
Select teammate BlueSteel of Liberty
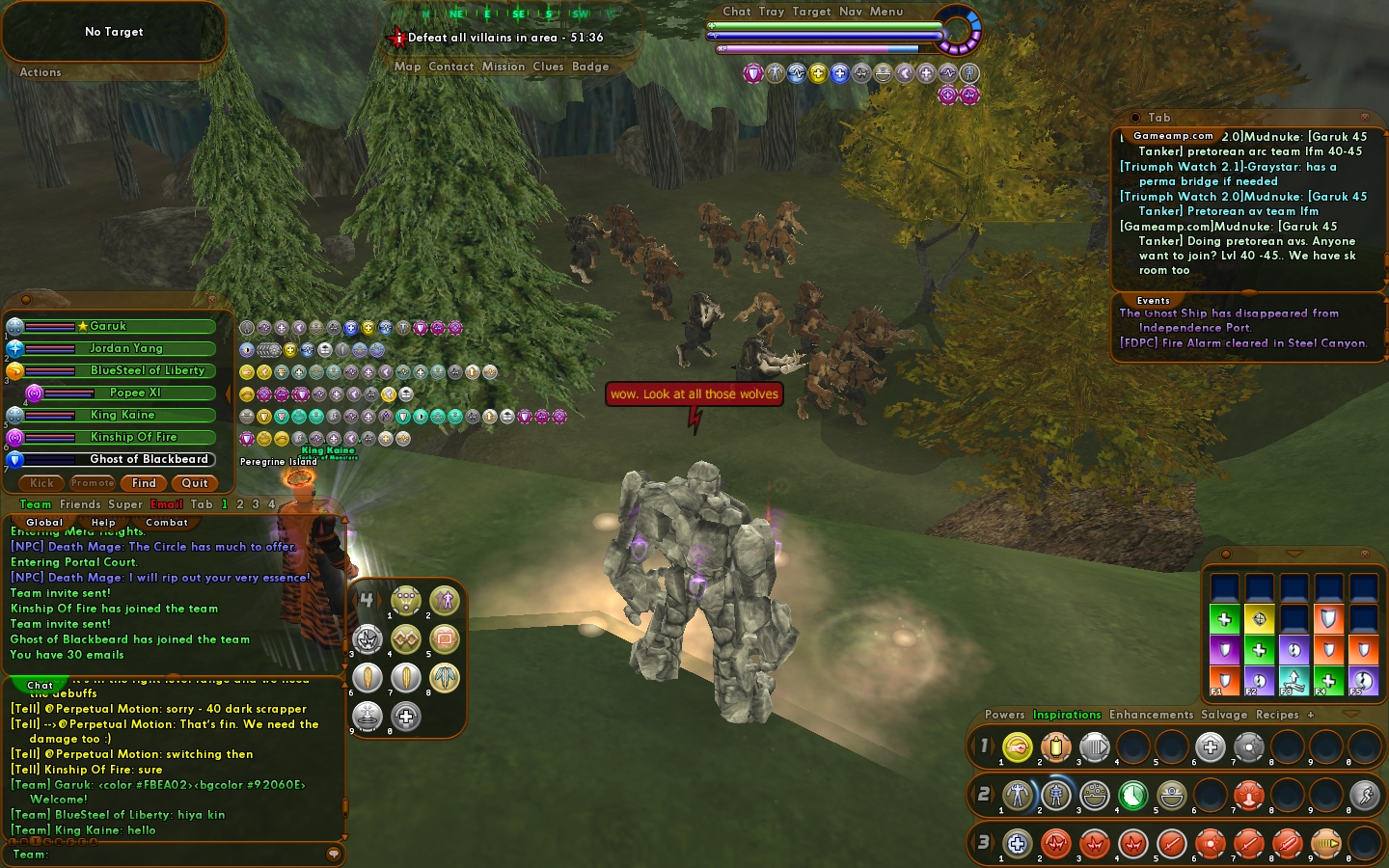point(147,370)
